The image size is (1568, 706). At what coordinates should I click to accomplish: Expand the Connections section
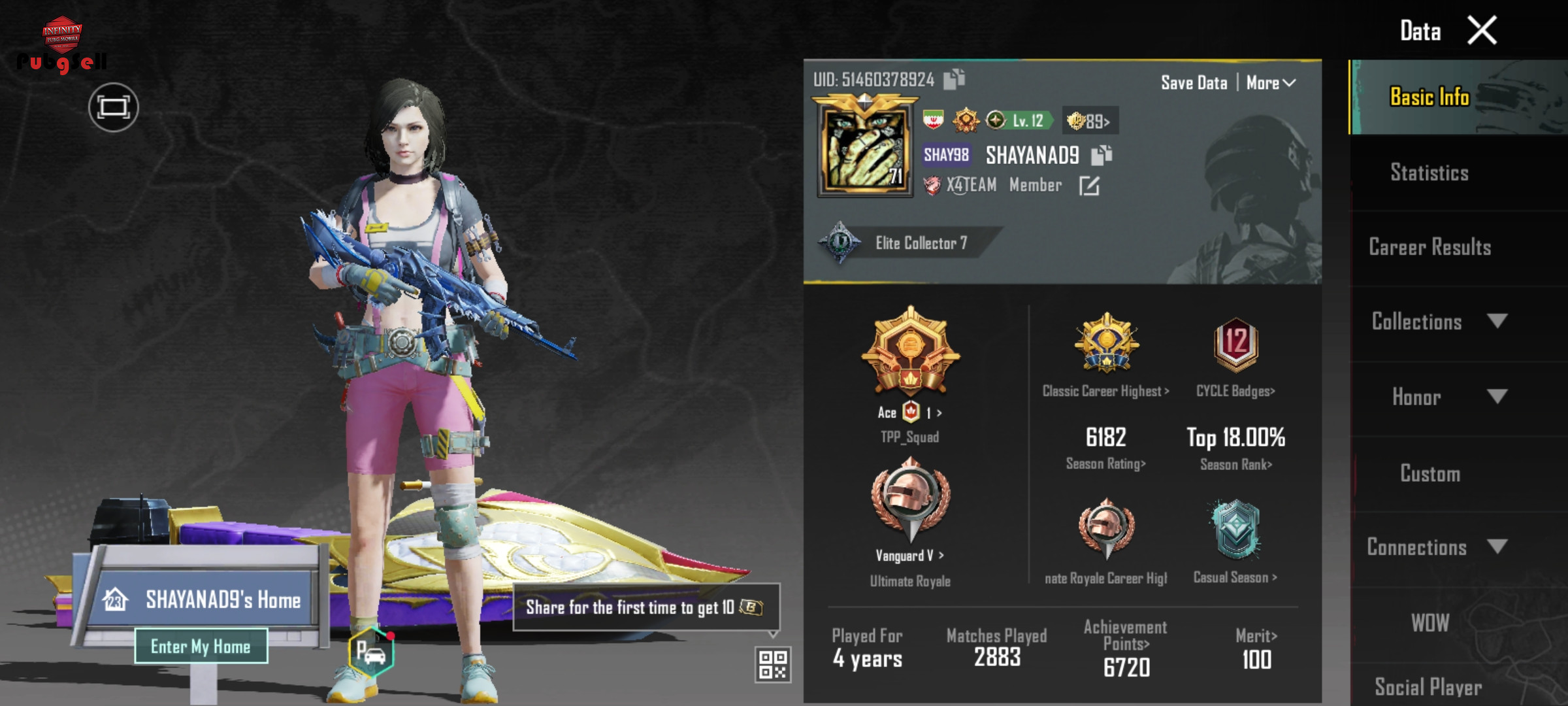click(x=1437, y=547)
